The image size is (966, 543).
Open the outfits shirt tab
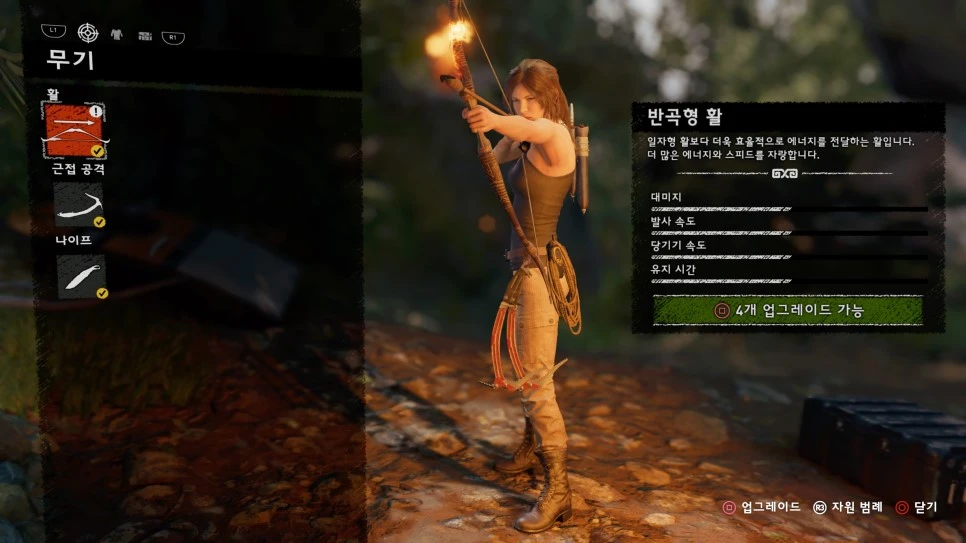[116, 34]
